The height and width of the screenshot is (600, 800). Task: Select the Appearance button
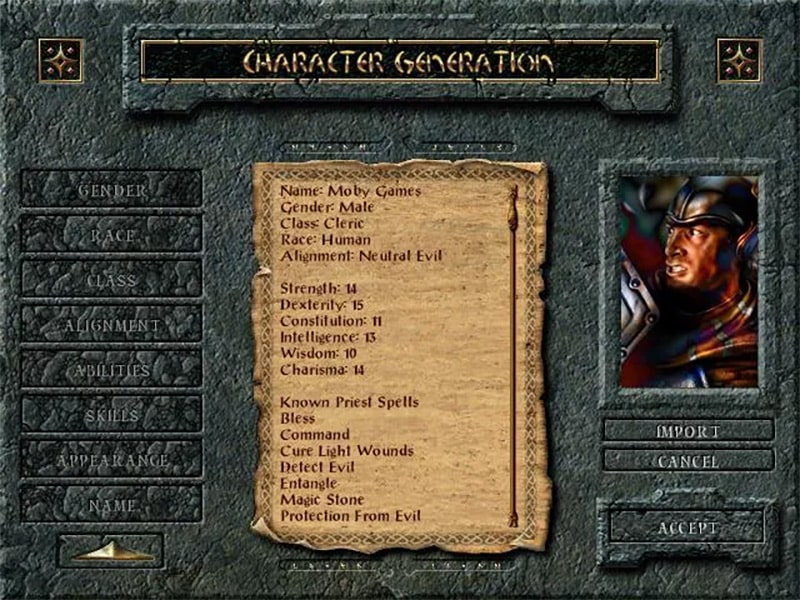(x=112, y=460)
